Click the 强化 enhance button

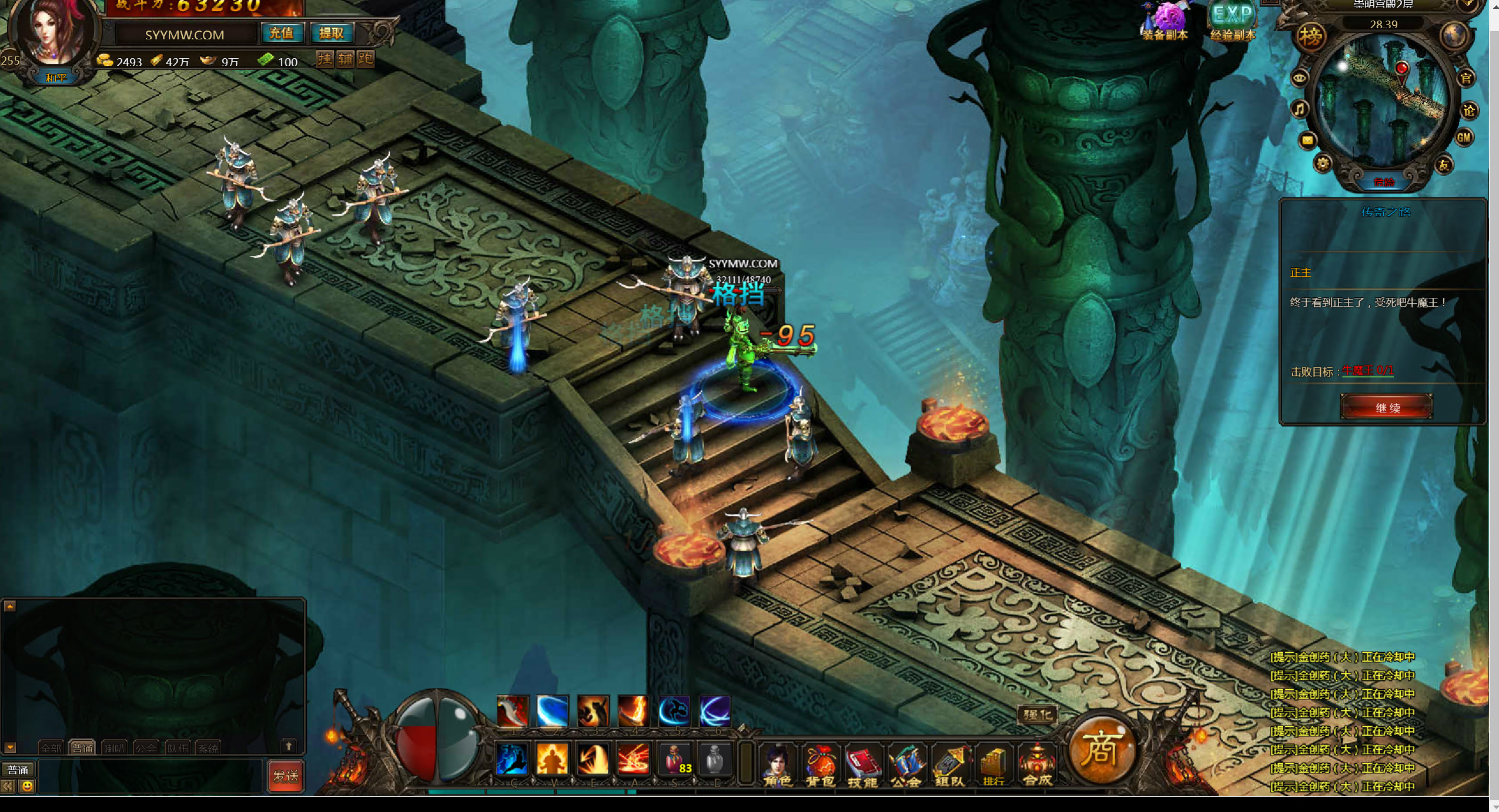tap(1038, 714)
